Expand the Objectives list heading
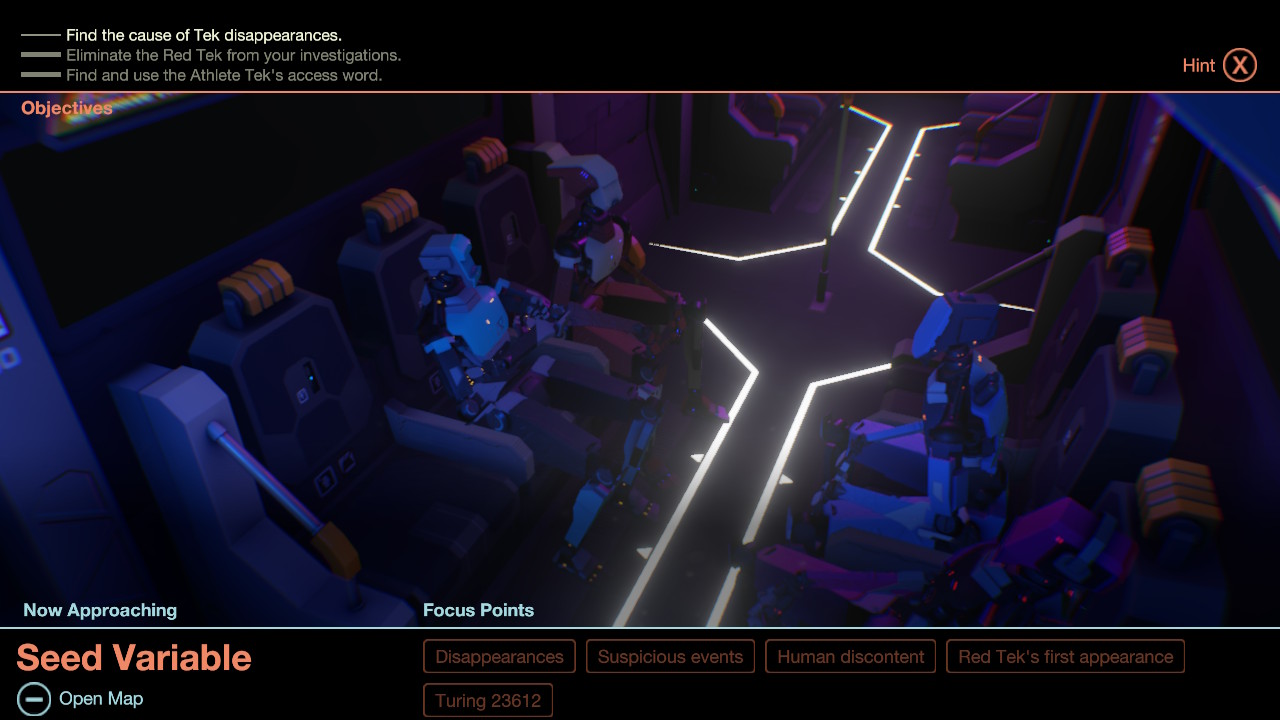 pyautogui.click(x=66, y=108)
